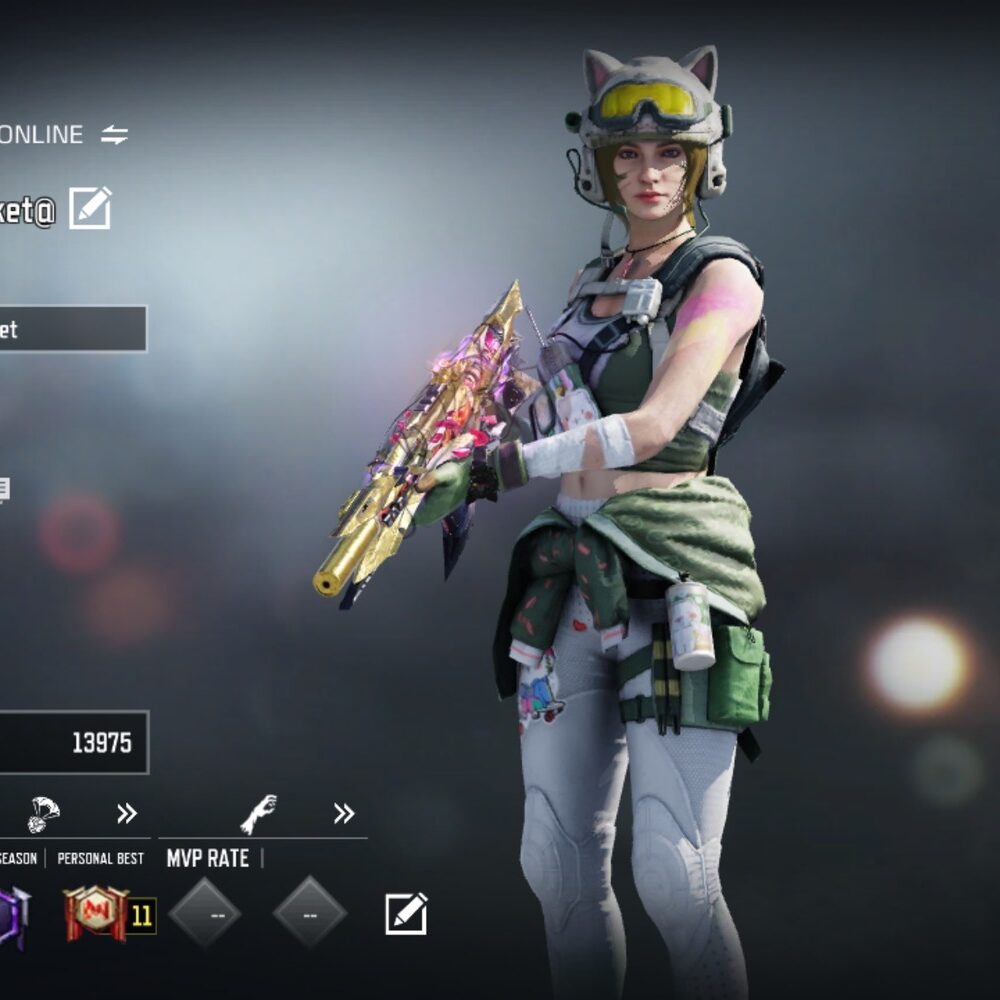Open the battle royale parachute stats
The width and height of the screenshot is (1000, 1000).
(43, 813)
